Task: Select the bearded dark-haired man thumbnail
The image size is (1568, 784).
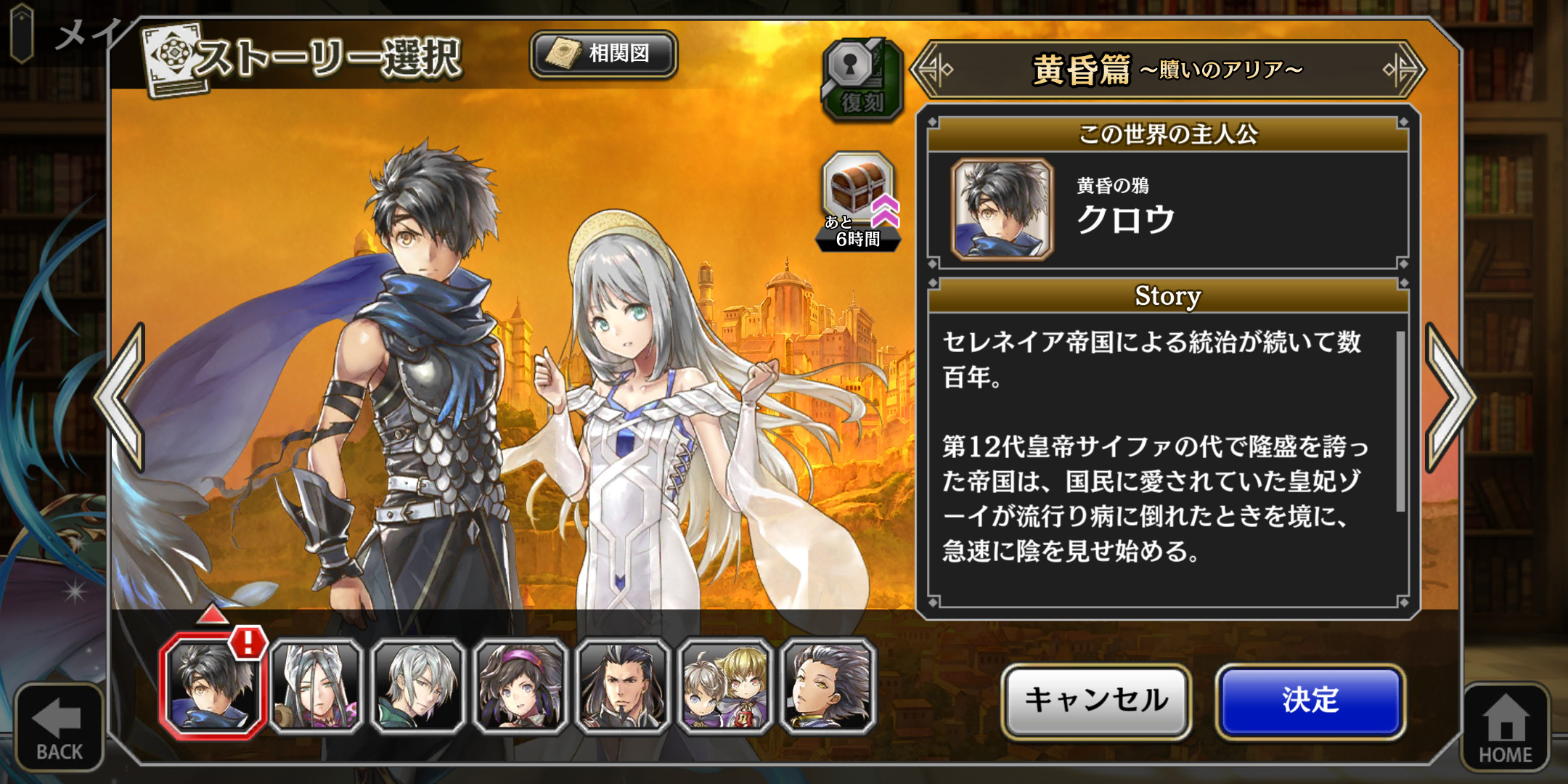Action: [623, 687]
